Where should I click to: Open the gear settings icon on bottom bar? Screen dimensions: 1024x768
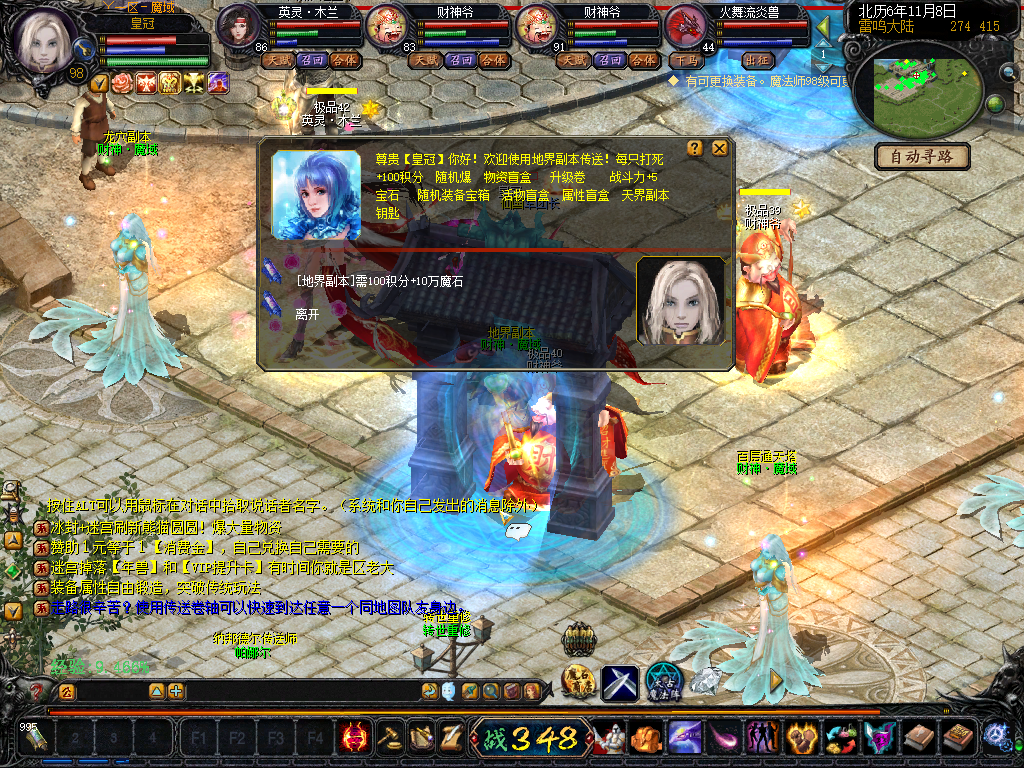pyautogui.click(x=996, y=738)
